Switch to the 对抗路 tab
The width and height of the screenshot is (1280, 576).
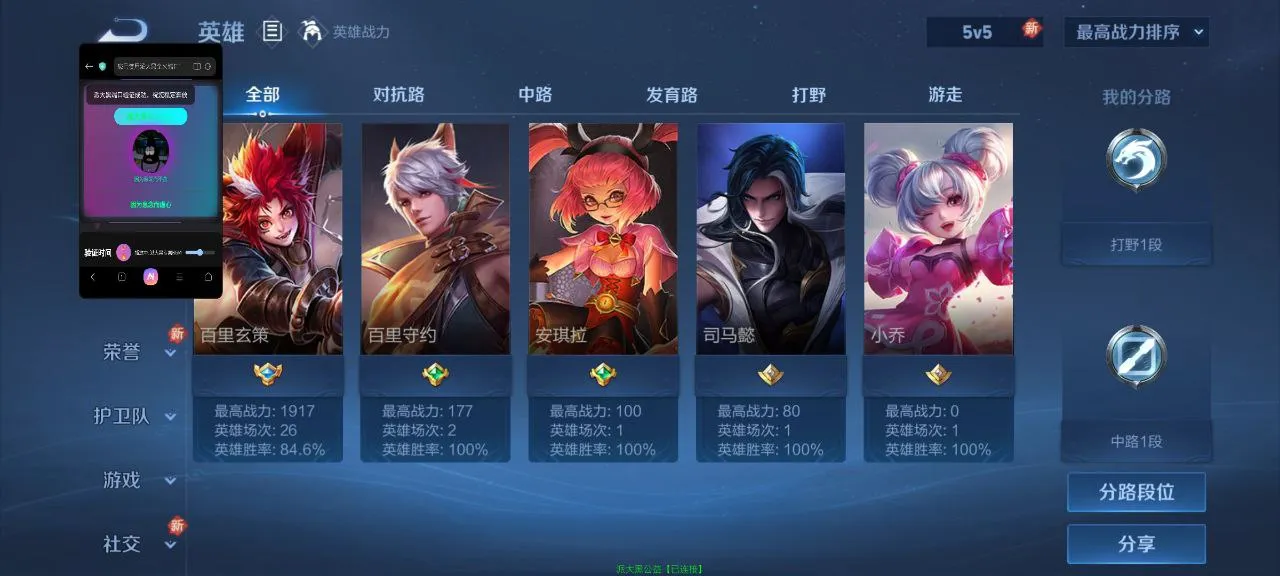point(399,95)
